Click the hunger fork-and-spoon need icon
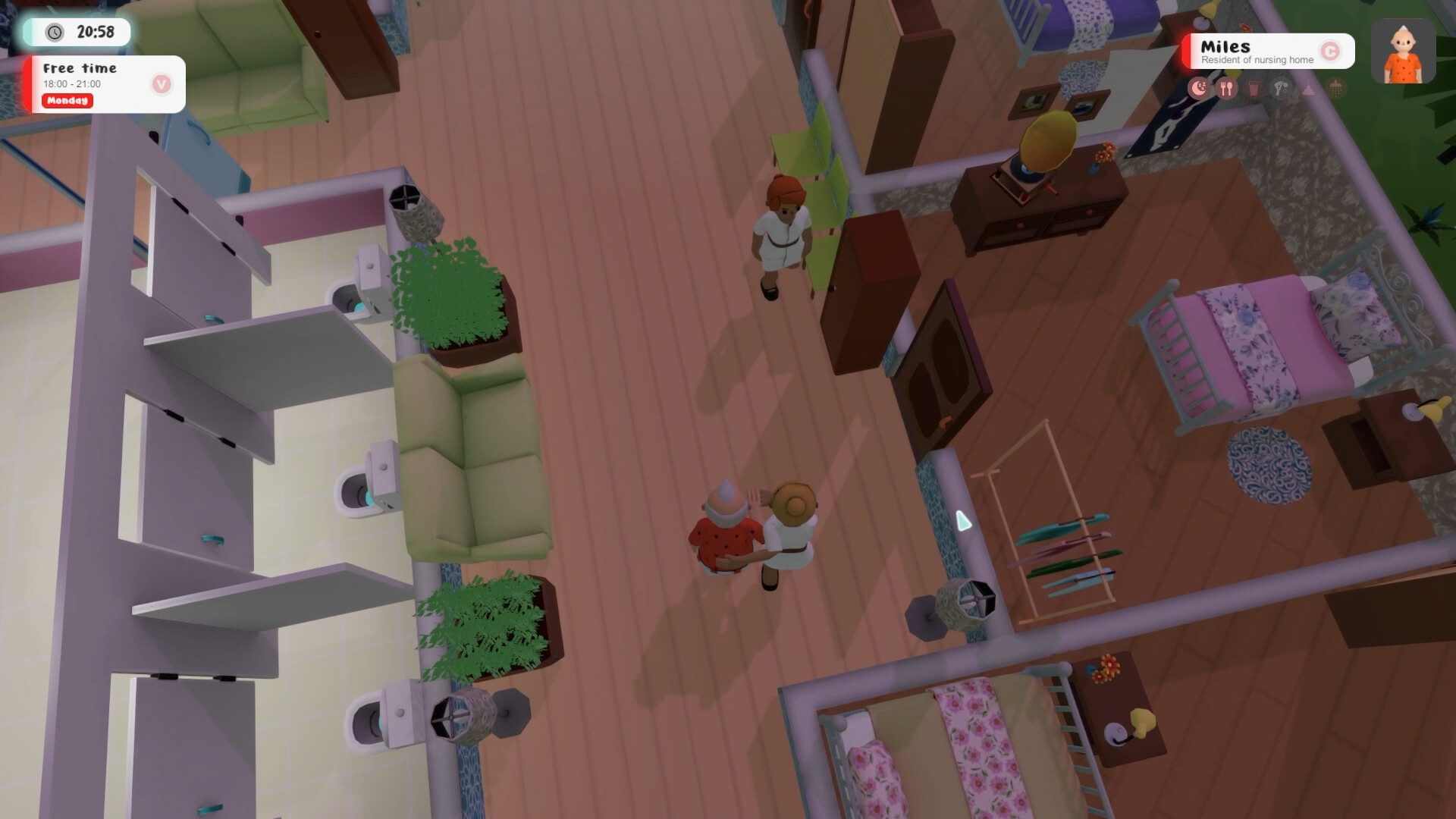The width and height of the screenshot is (1456, 819). point(1226,88)
